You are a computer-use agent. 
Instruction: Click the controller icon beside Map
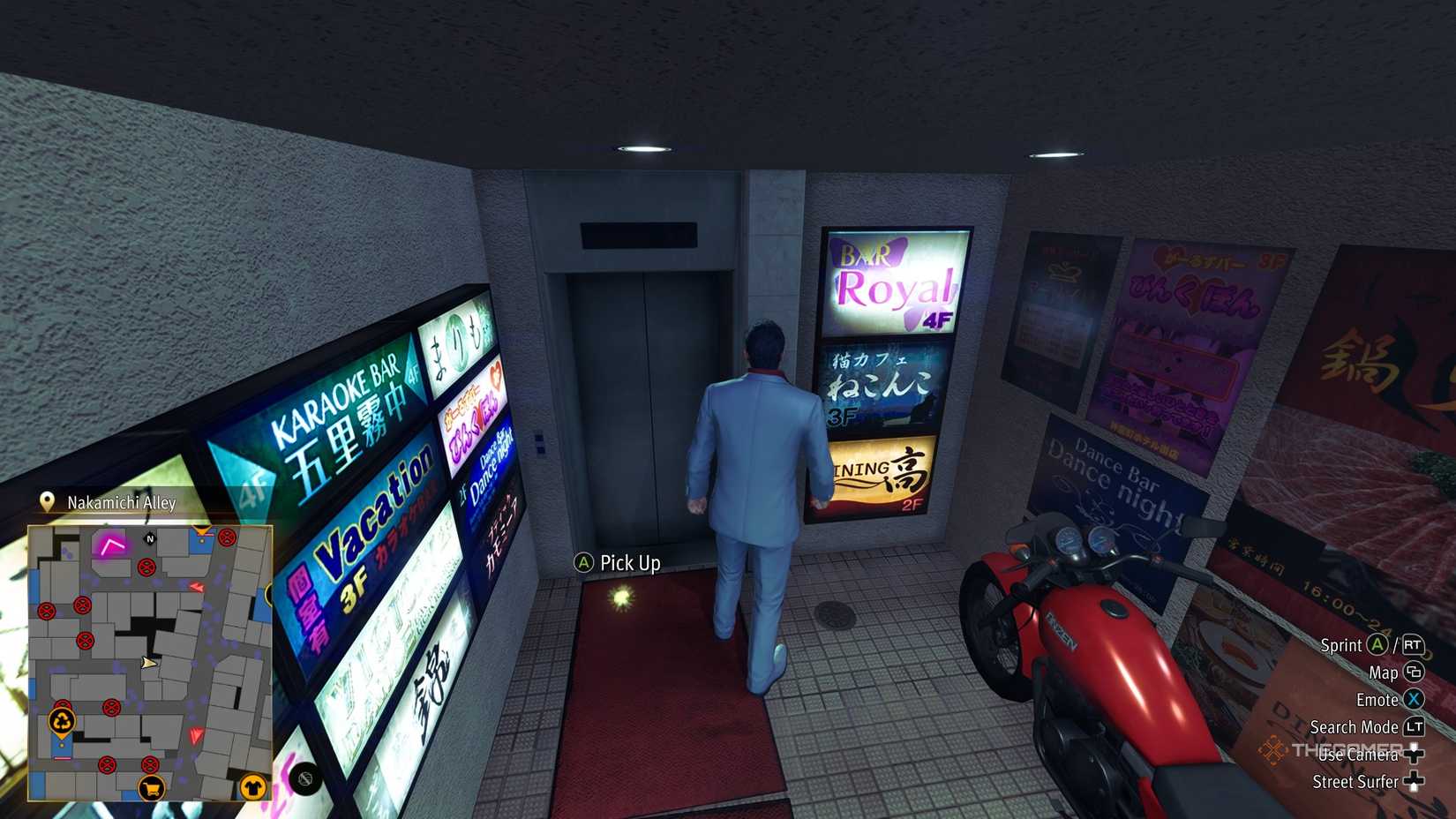[x=1414, y=673]
